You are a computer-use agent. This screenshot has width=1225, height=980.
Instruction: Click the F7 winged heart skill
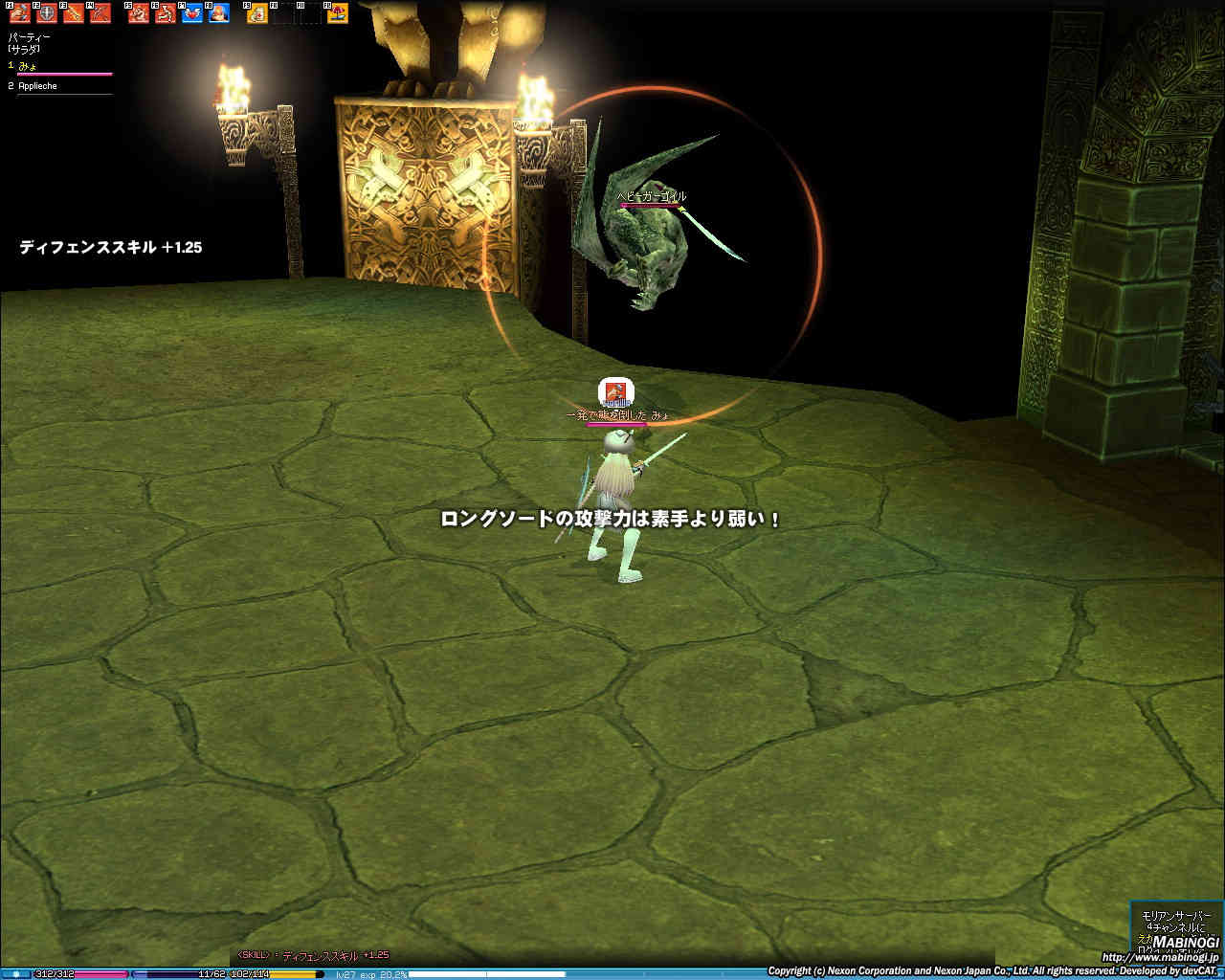pyautogui.click(x=192, y=13)
